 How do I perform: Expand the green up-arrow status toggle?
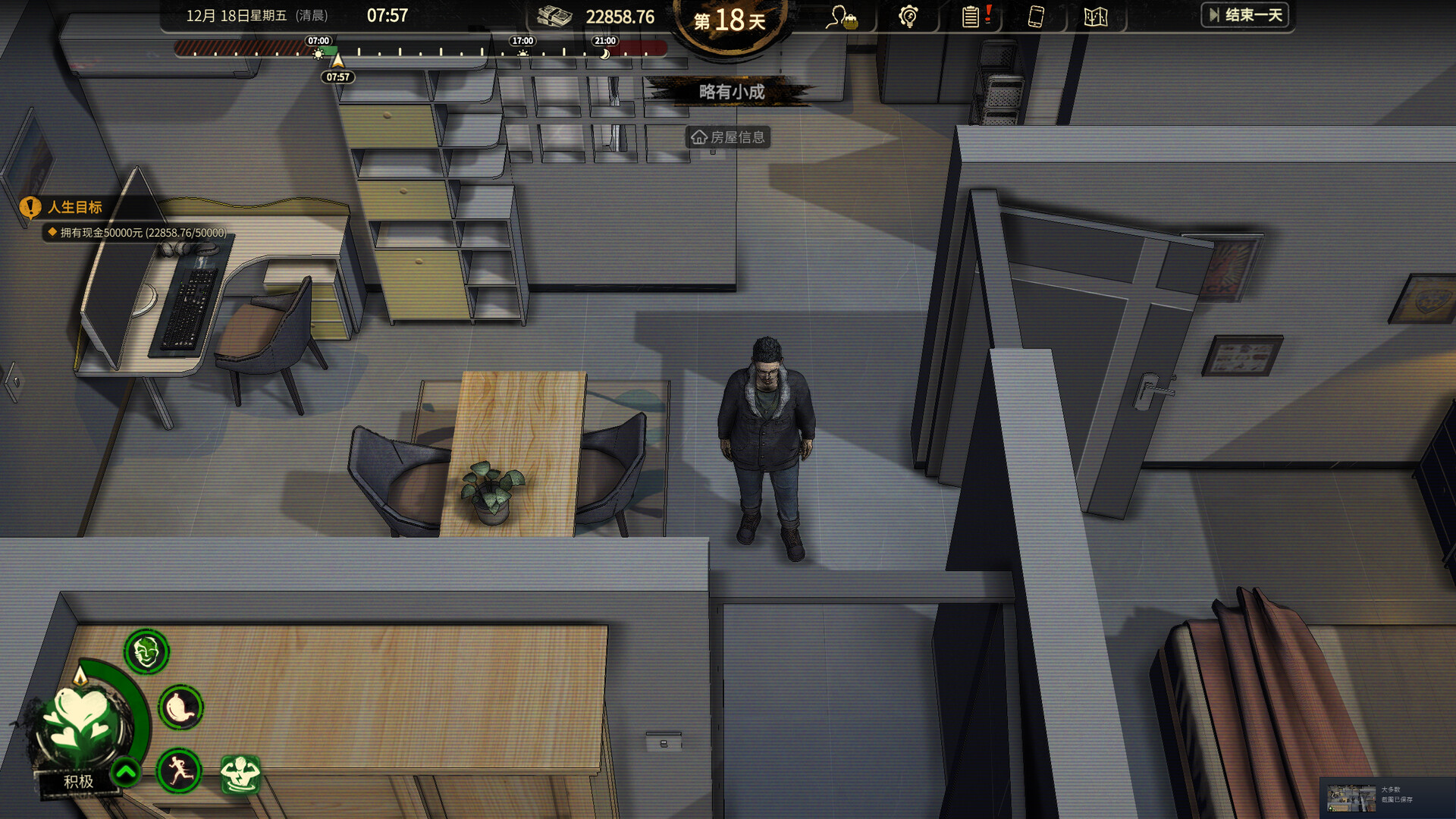(x=126, y=773)
